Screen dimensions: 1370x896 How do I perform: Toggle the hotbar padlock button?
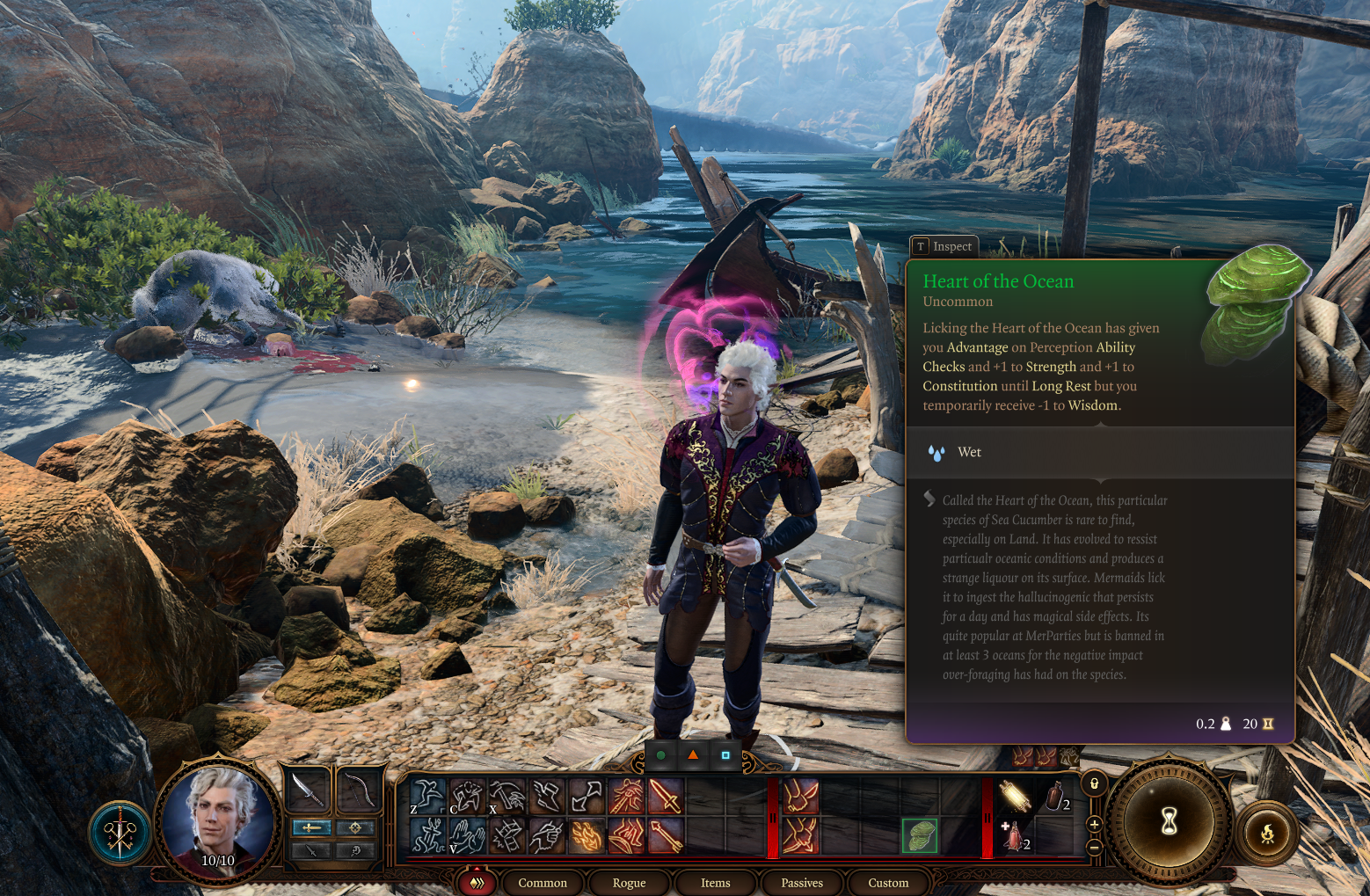1094,783
